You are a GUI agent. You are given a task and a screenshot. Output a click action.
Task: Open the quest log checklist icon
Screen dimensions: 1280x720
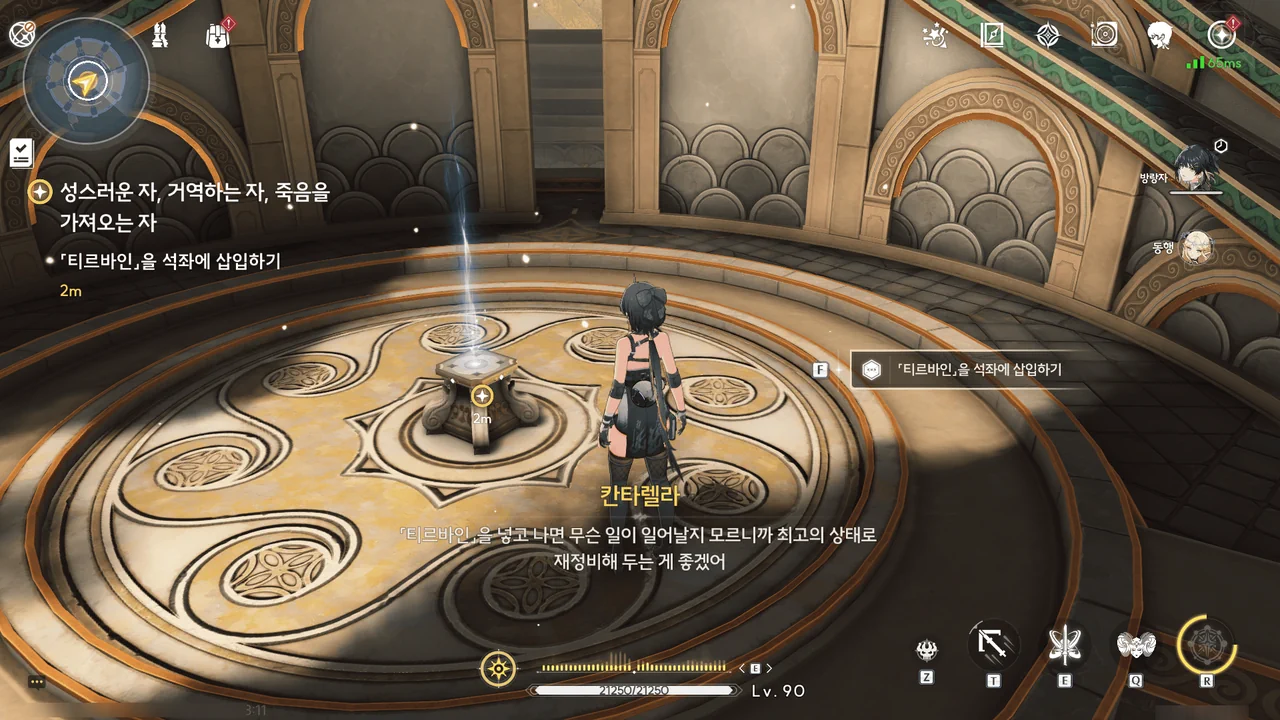point(21,152)
